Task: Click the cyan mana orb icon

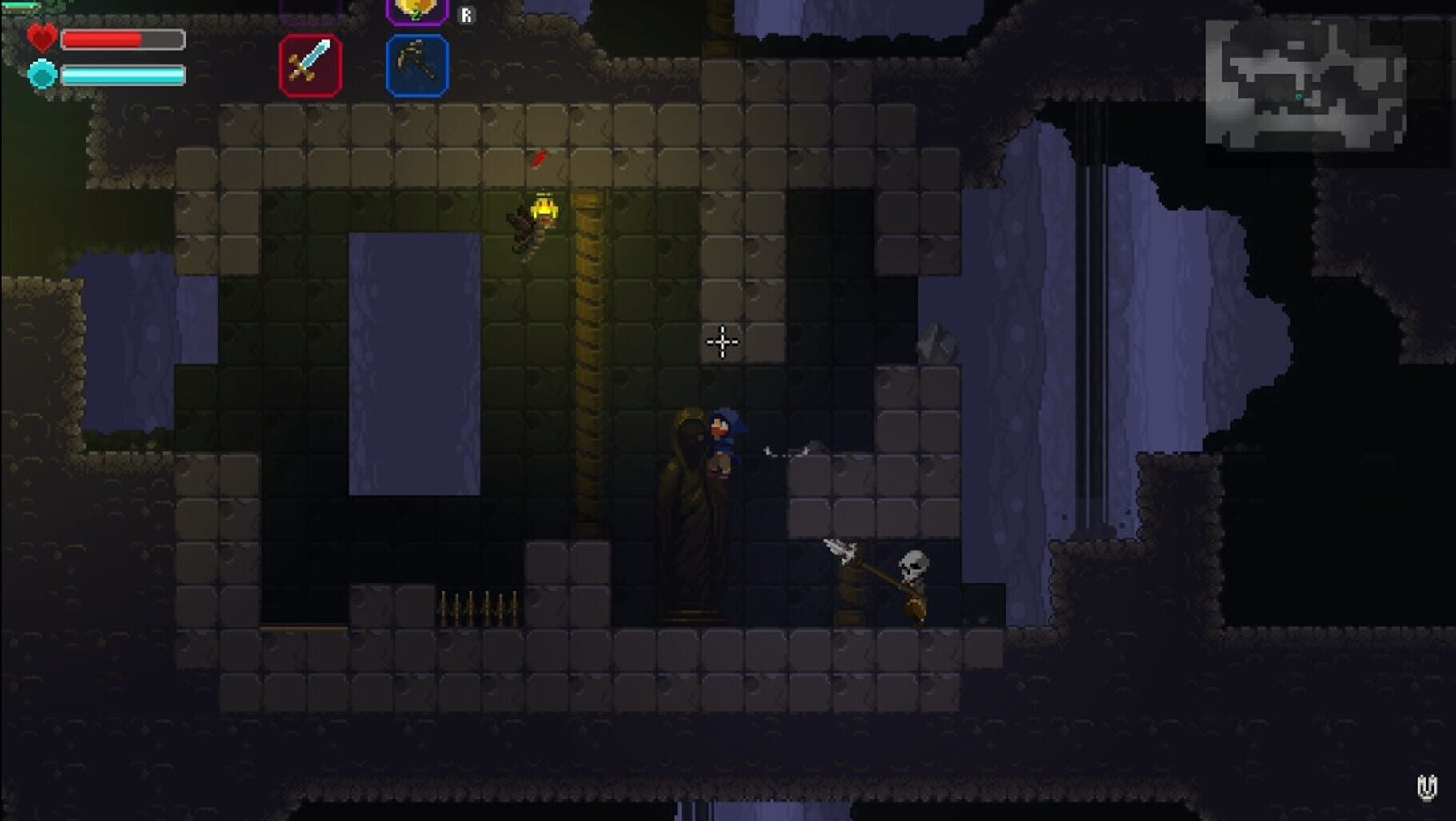Action: (x=42, y=74)
